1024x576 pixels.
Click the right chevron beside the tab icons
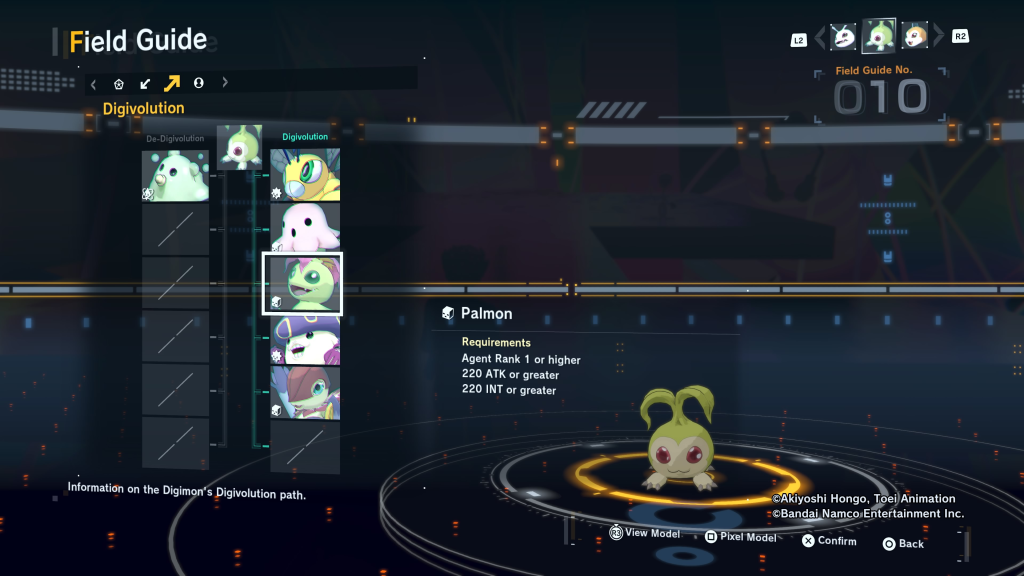click(x=225, y=84)
